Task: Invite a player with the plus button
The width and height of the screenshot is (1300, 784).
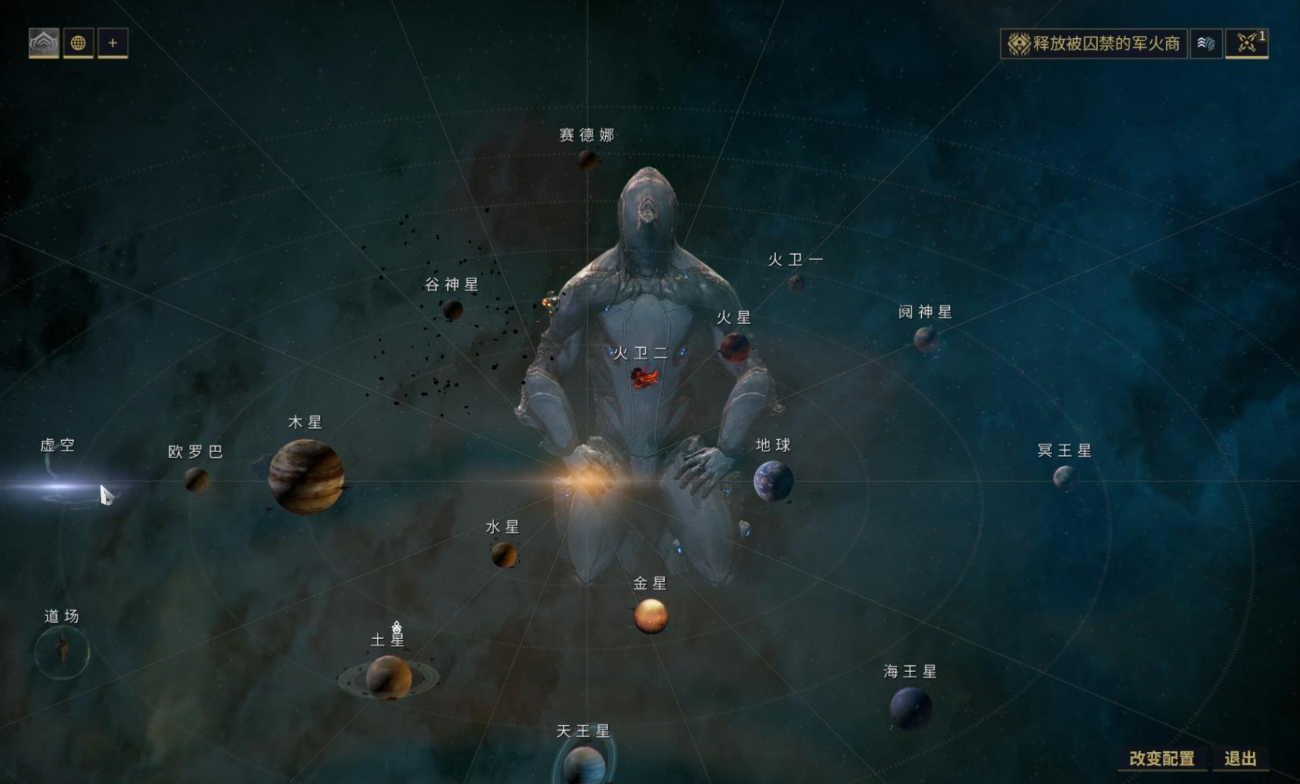Action: [112, 43]
